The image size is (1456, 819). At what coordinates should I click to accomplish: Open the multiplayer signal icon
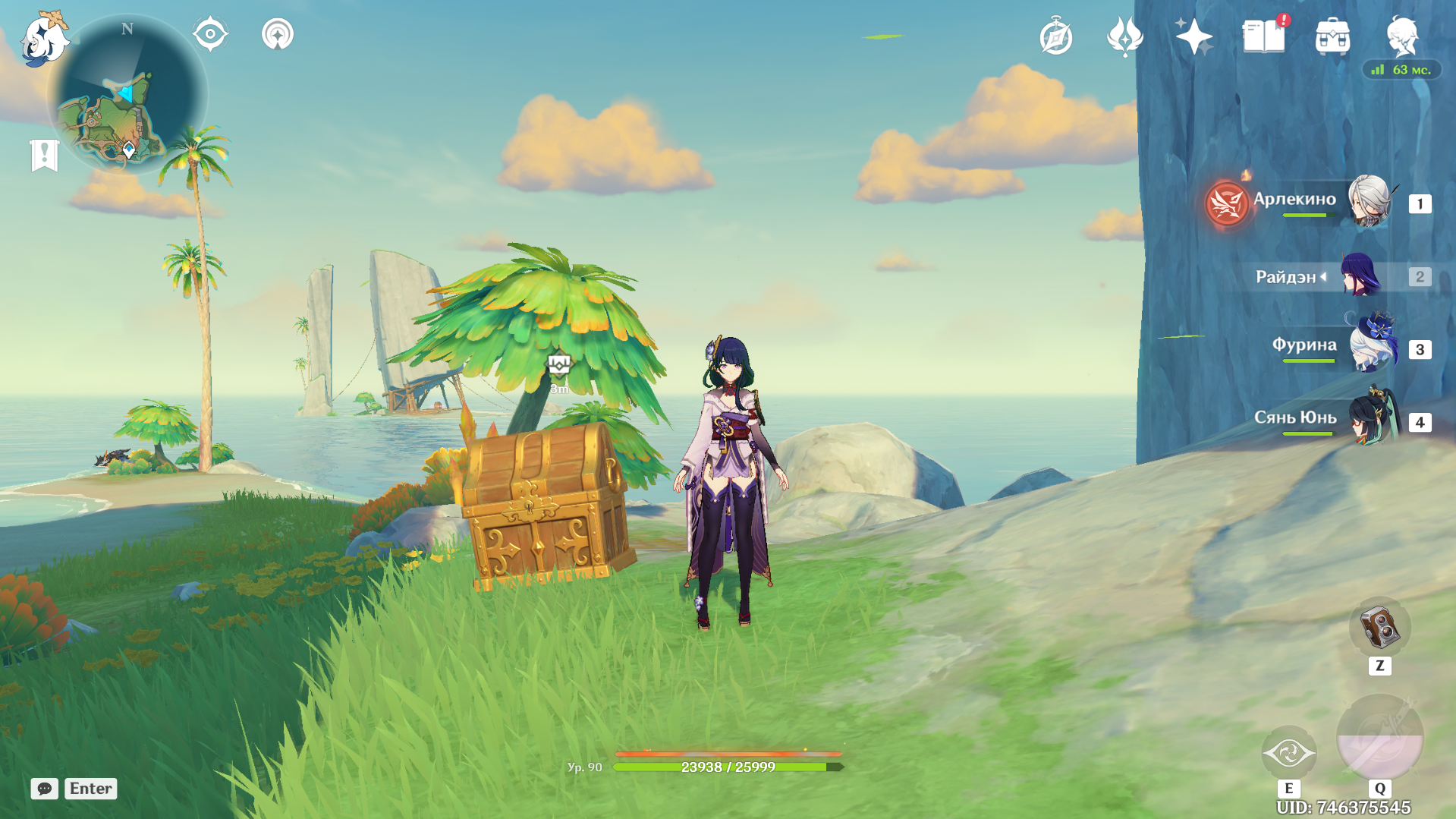click(278, 34)
